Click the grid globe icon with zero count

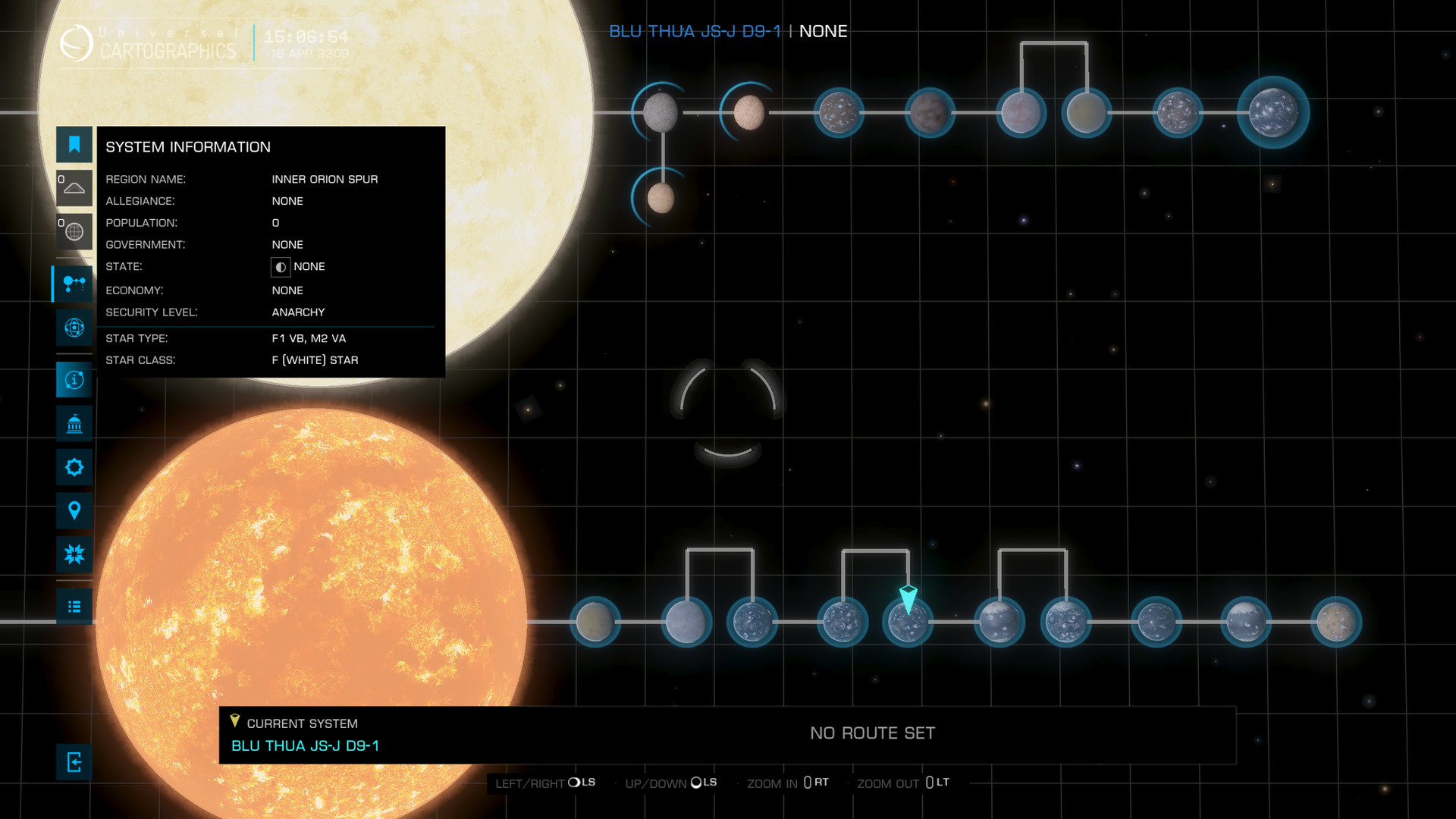coord(74,231)
